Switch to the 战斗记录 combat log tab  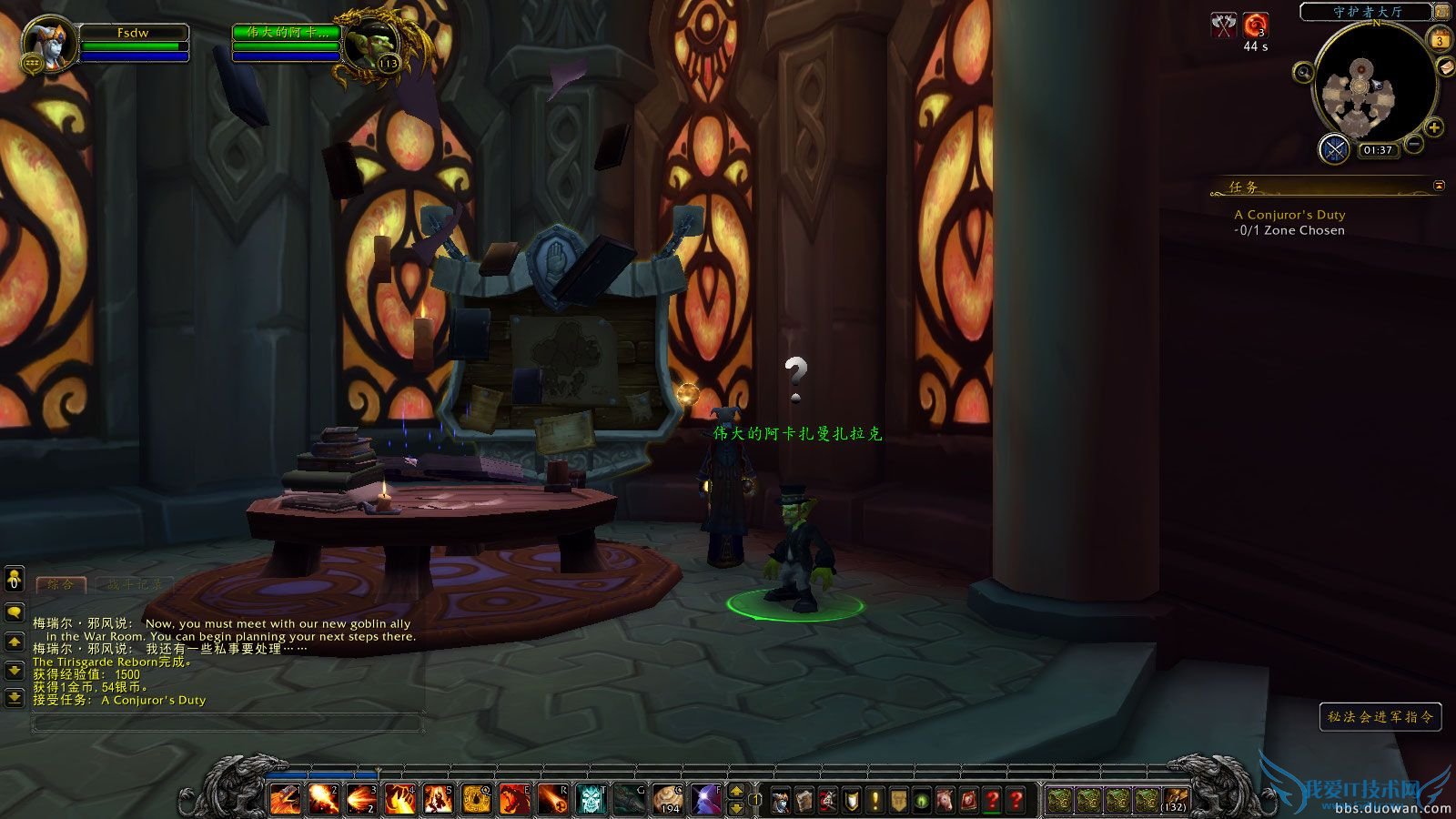[136, 585]
